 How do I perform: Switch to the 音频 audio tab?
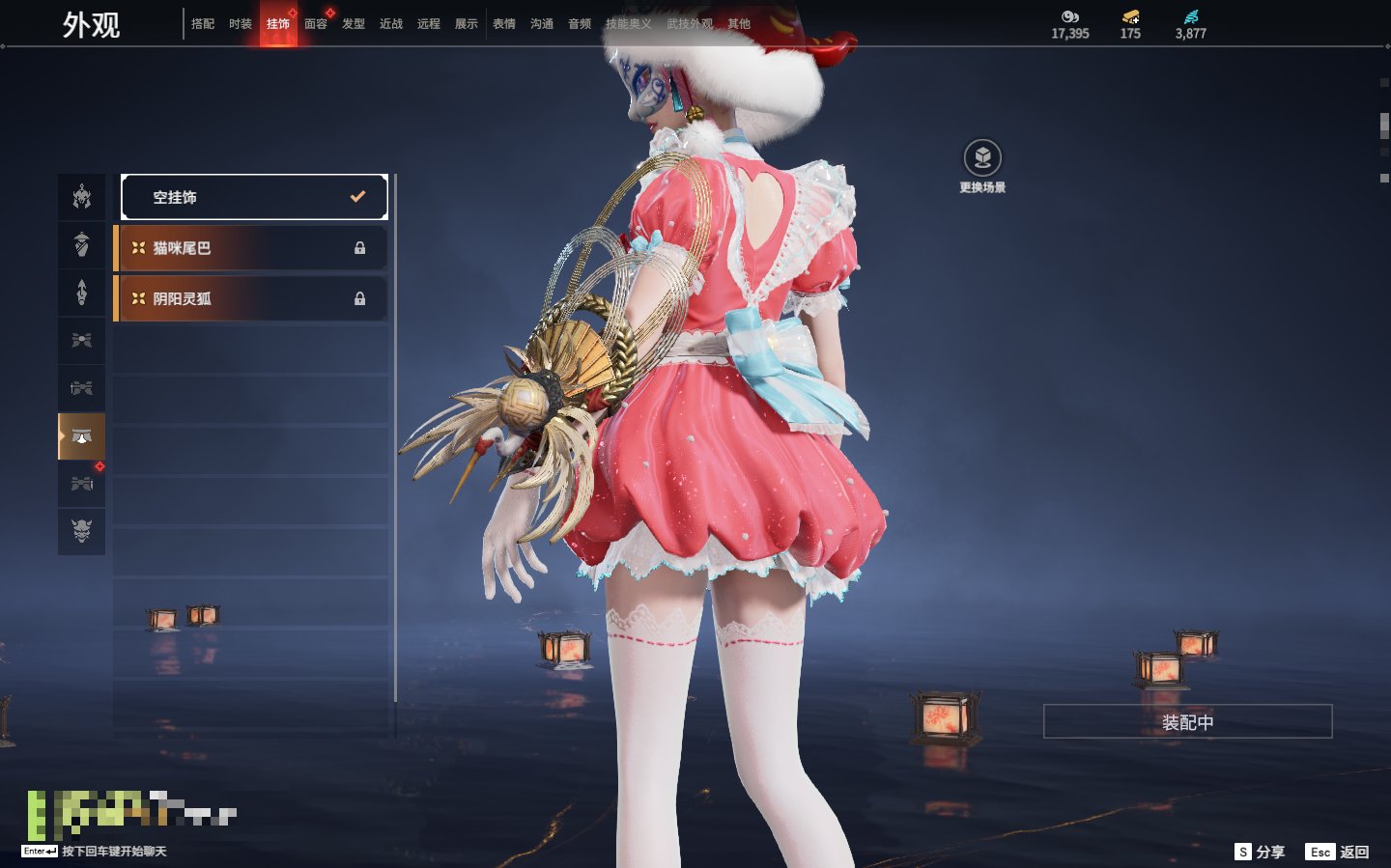coord(580,24)
